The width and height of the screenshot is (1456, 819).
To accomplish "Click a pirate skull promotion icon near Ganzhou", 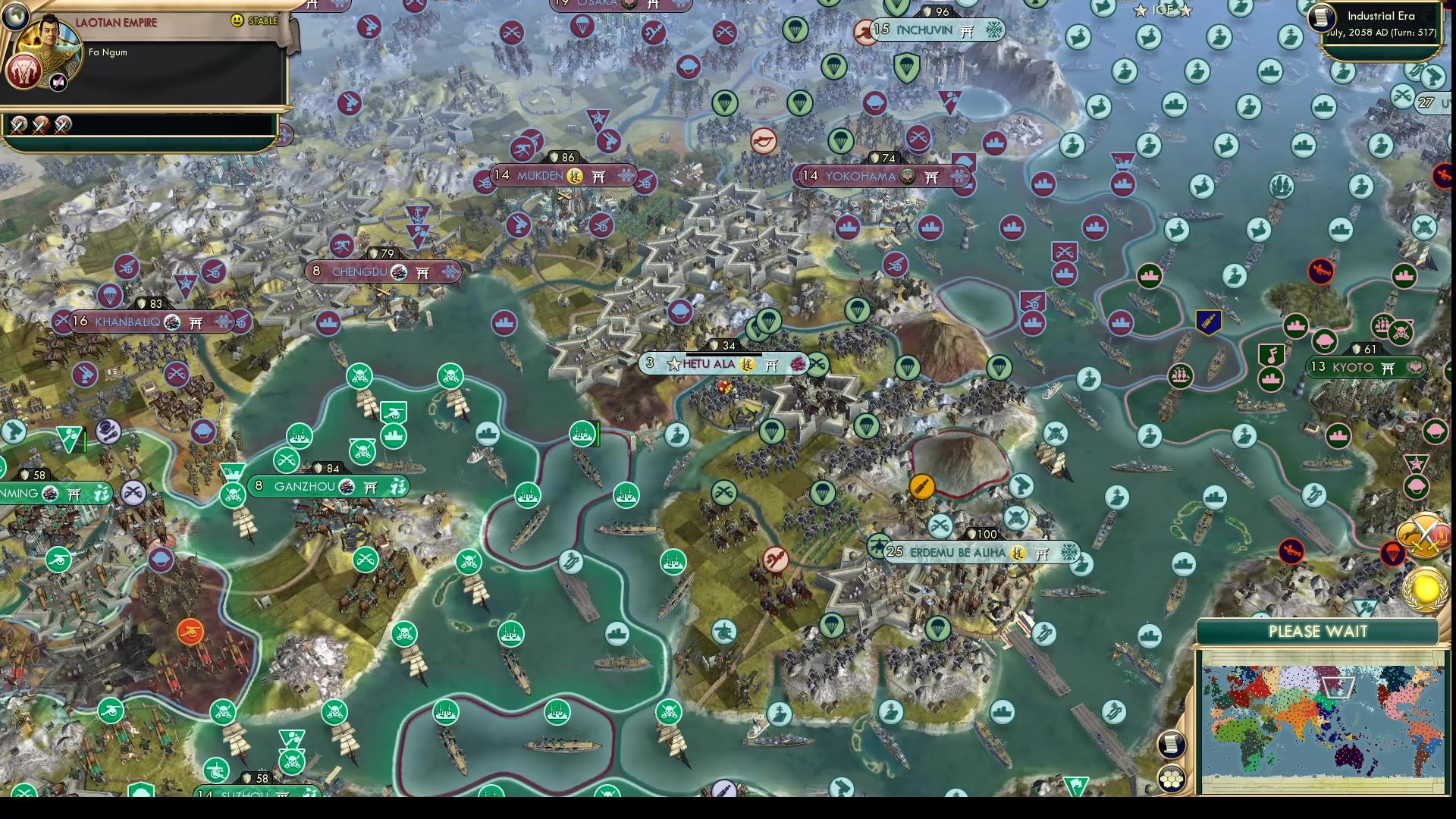I will tap(362, 450).
